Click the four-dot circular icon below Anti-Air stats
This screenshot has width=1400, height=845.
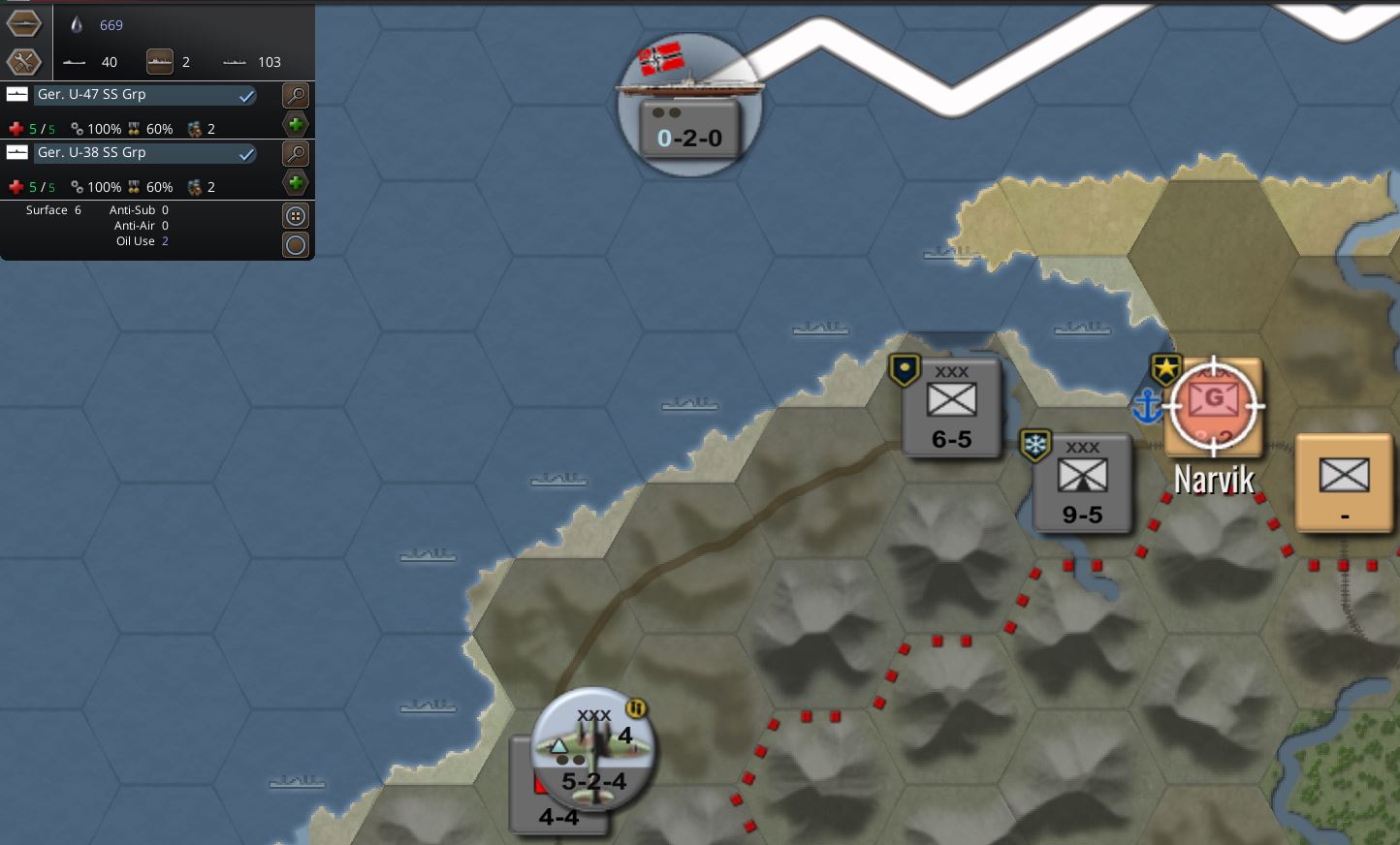click(x=295, y=215)
